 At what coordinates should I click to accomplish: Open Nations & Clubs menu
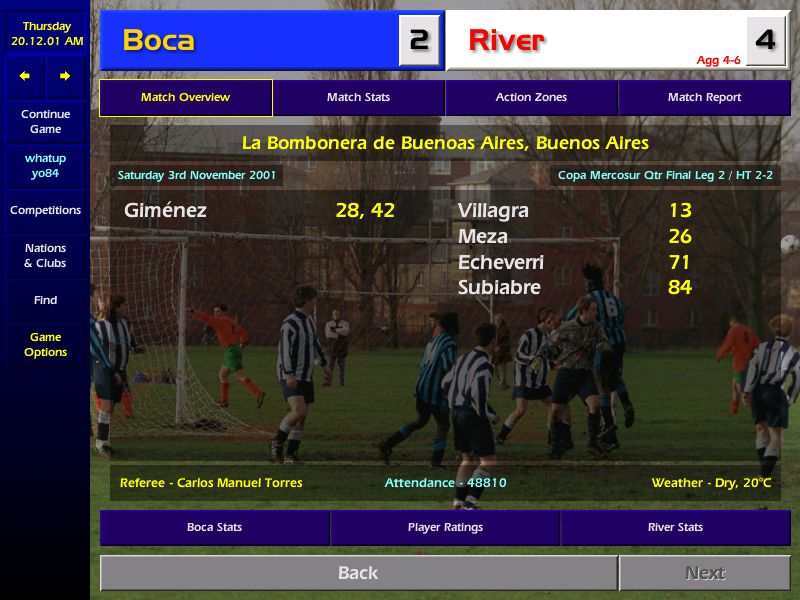click(45, 256)
